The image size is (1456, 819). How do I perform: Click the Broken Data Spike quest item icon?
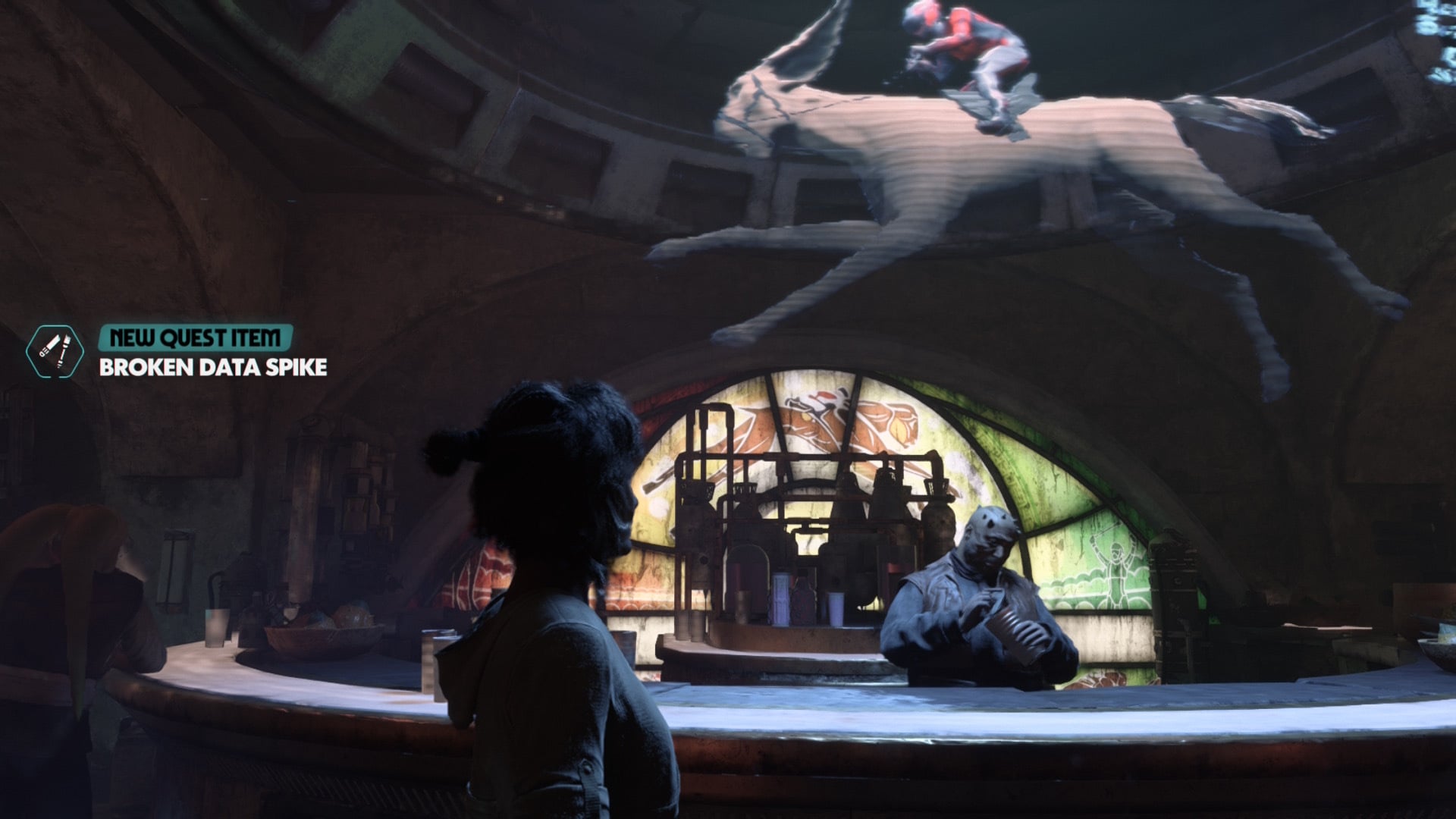coord(53,350)
